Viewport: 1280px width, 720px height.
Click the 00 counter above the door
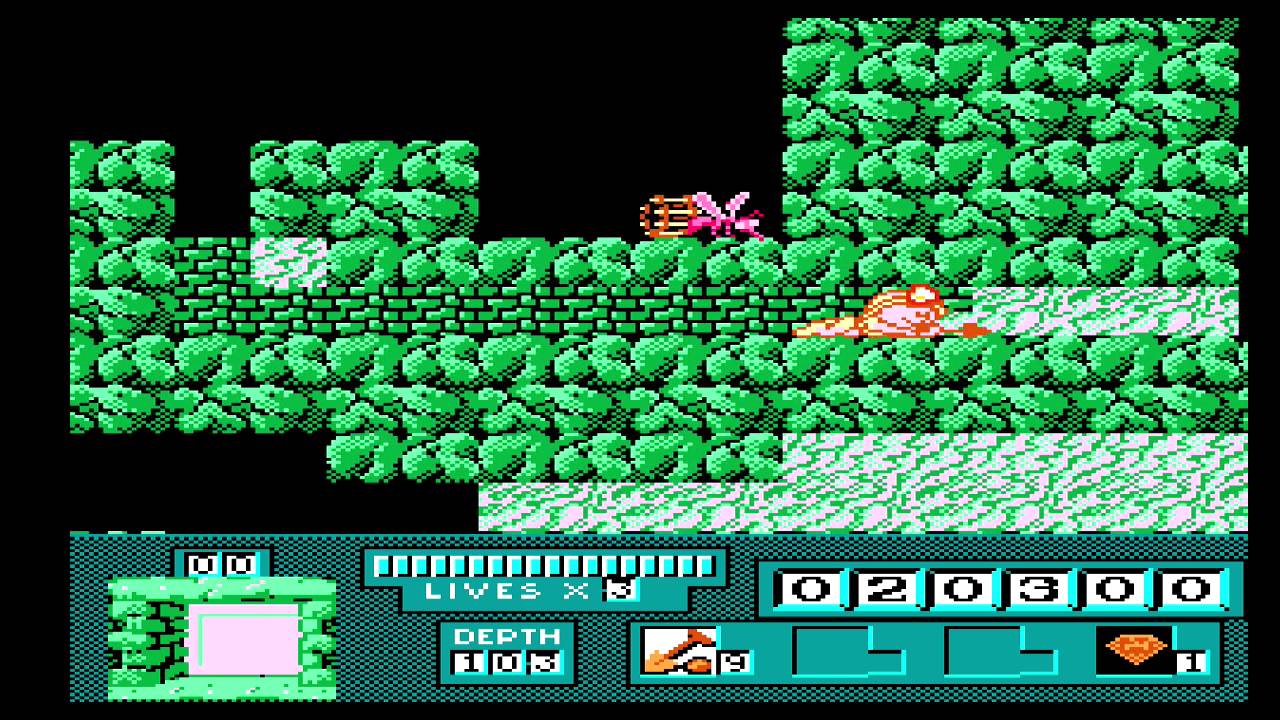(220, 563)
